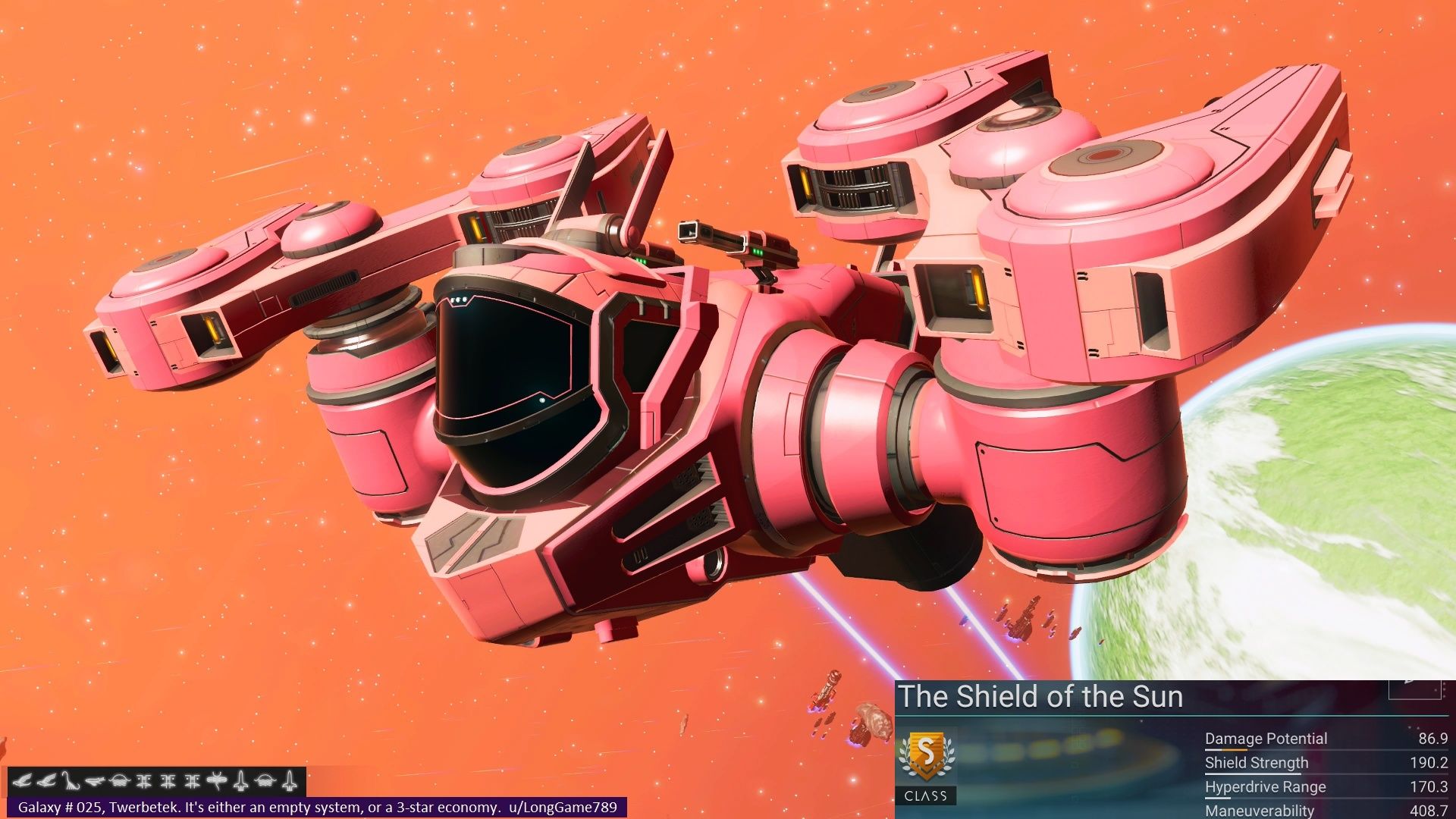Click the fish-shaped fourth portal glyph
The height and width of the screenshot is (819, 1456).
click(x=94, y=782)
